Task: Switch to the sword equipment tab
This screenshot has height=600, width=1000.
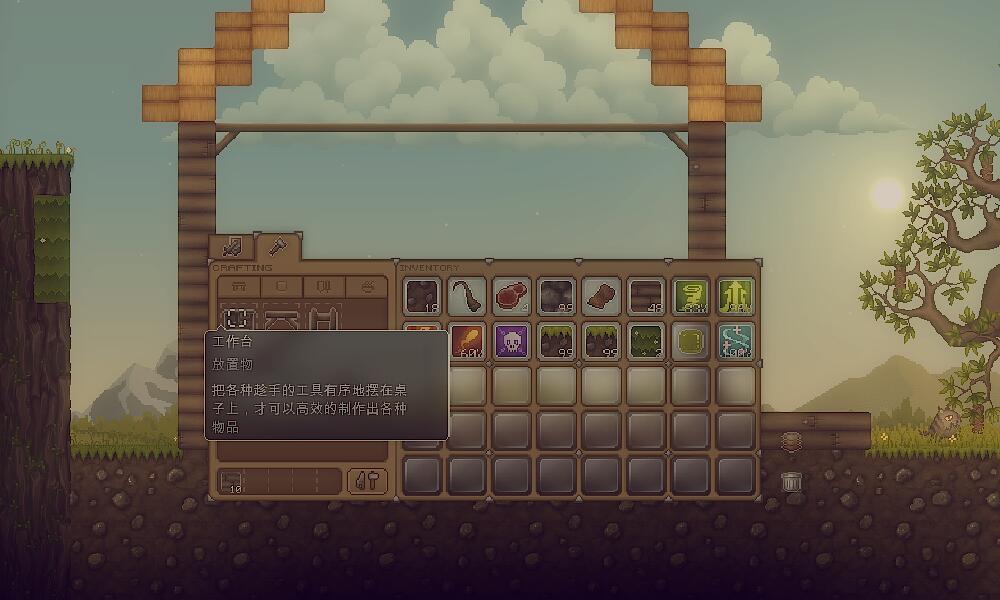Action: tap(232, 246)
